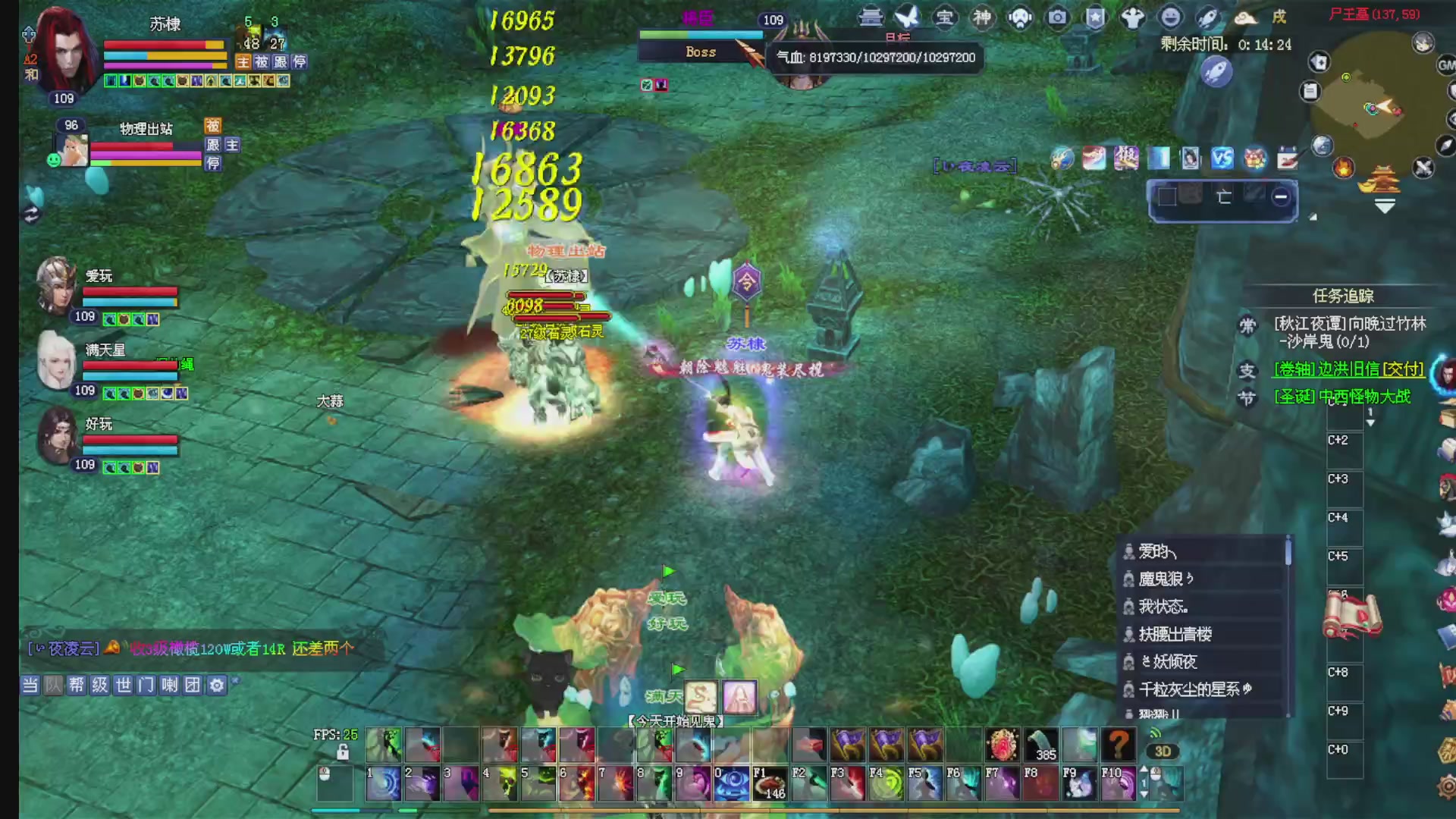The height and width of the screenshot is (819, 1456).
Task: Select the 世 world chat channel tab
Action: pos(123,686)
